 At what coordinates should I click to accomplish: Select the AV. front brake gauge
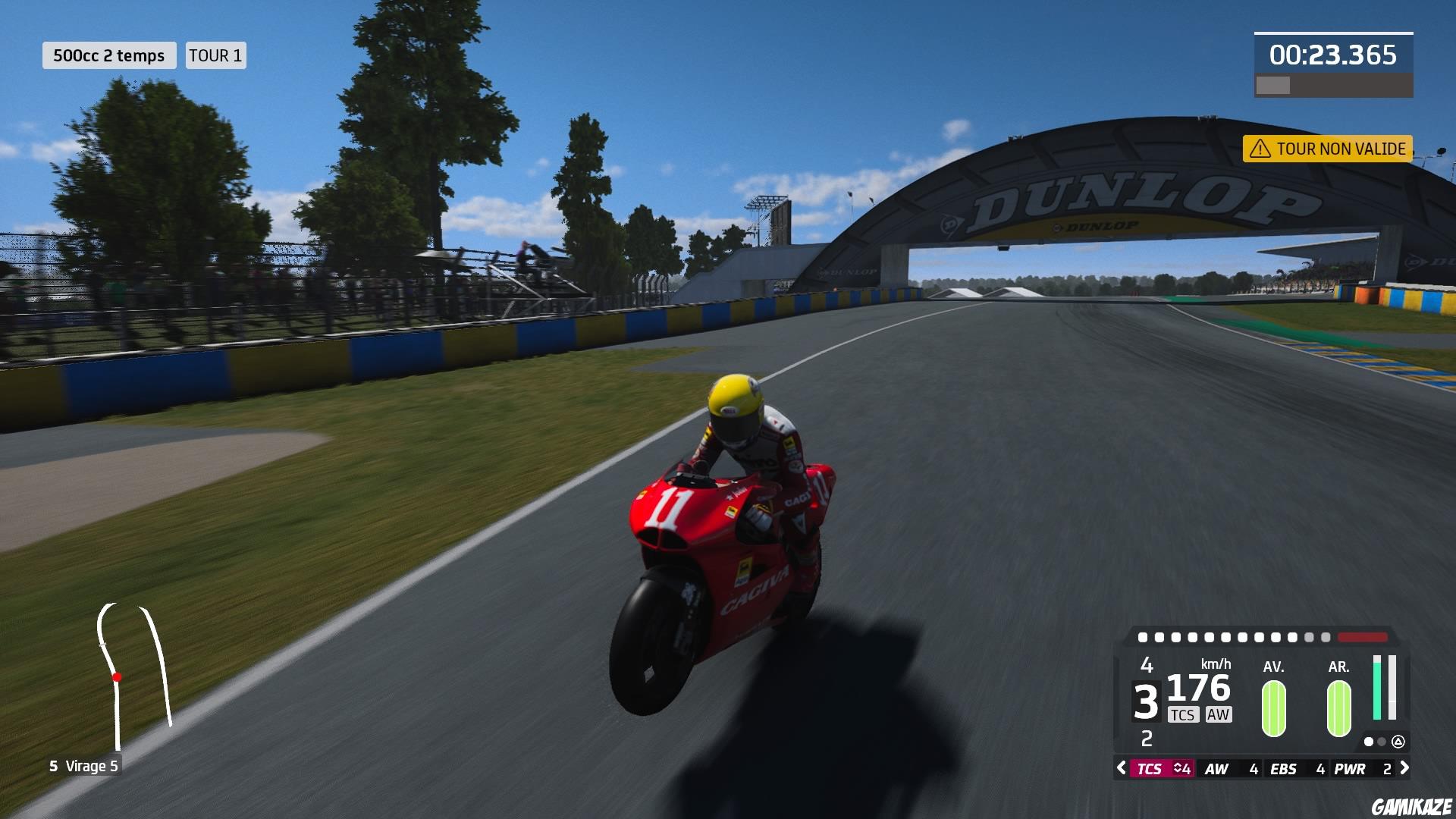1273,709
